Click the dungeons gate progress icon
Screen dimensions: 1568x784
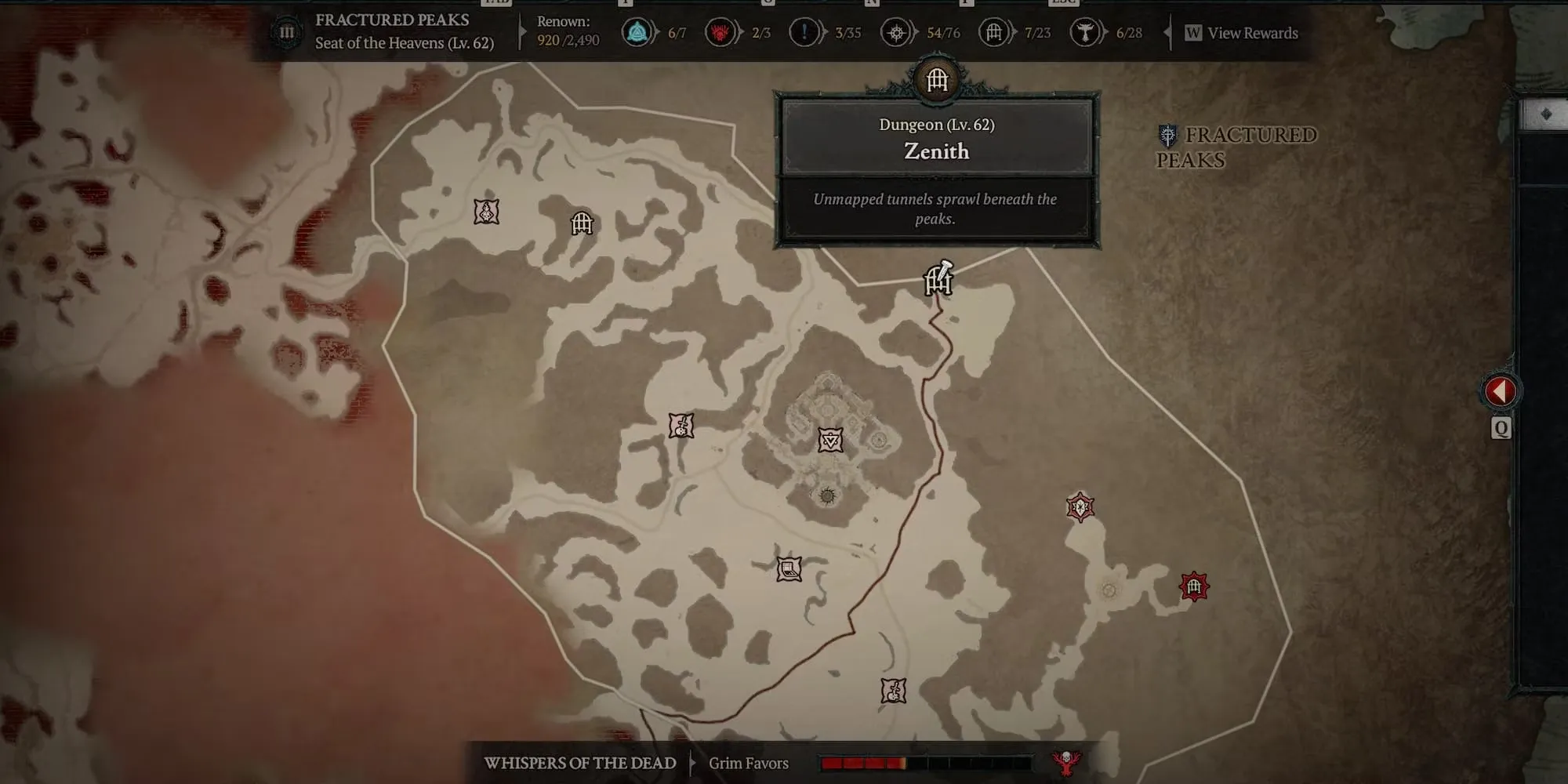[993, 33]
